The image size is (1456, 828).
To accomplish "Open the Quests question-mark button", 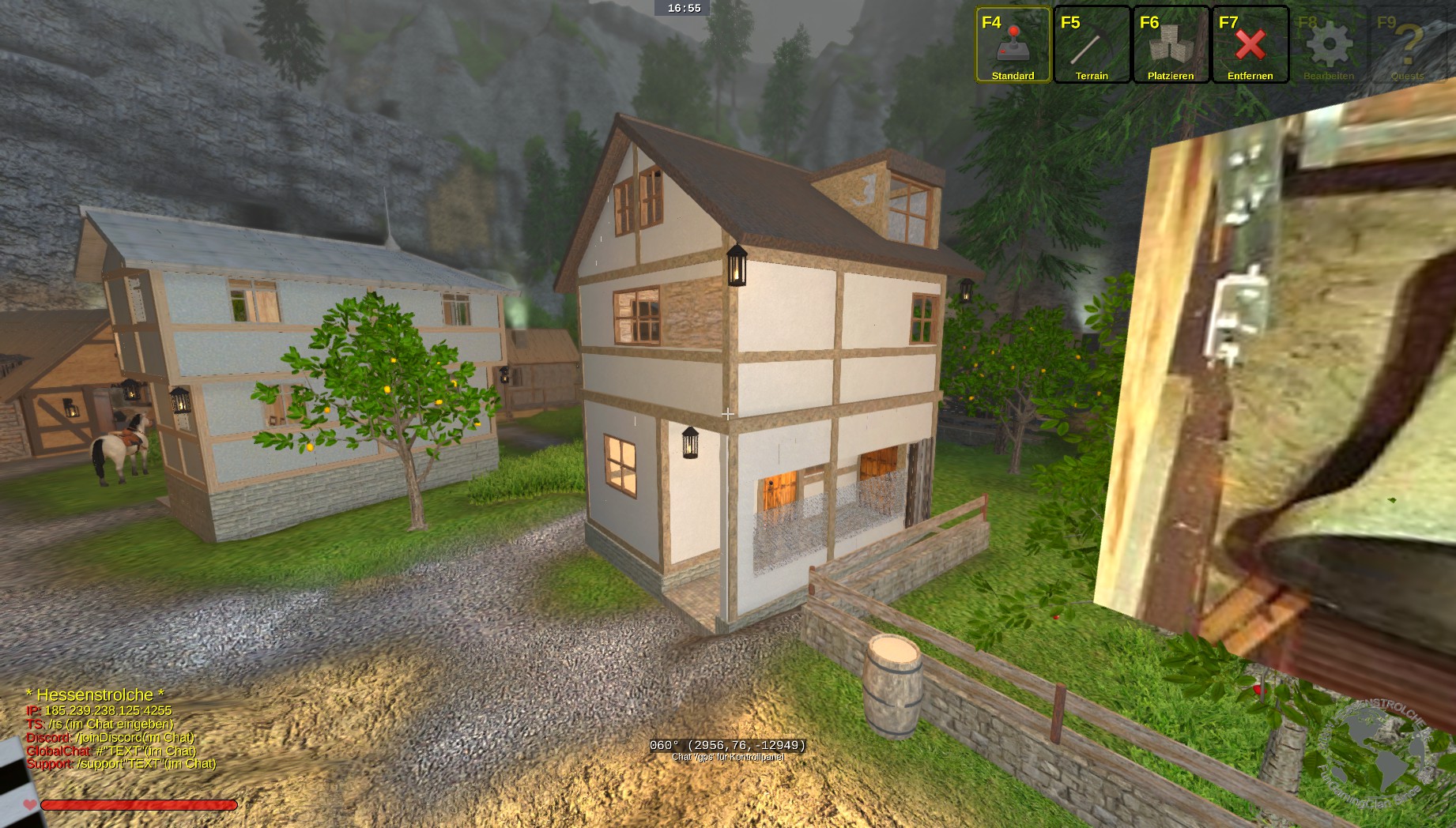I will [x=1408, y=45].
